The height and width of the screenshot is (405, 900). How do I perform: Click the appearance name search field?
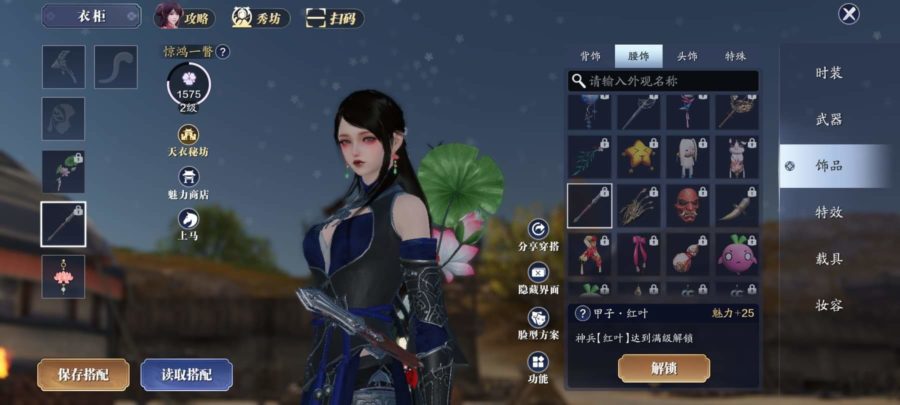tap(665, 80)
